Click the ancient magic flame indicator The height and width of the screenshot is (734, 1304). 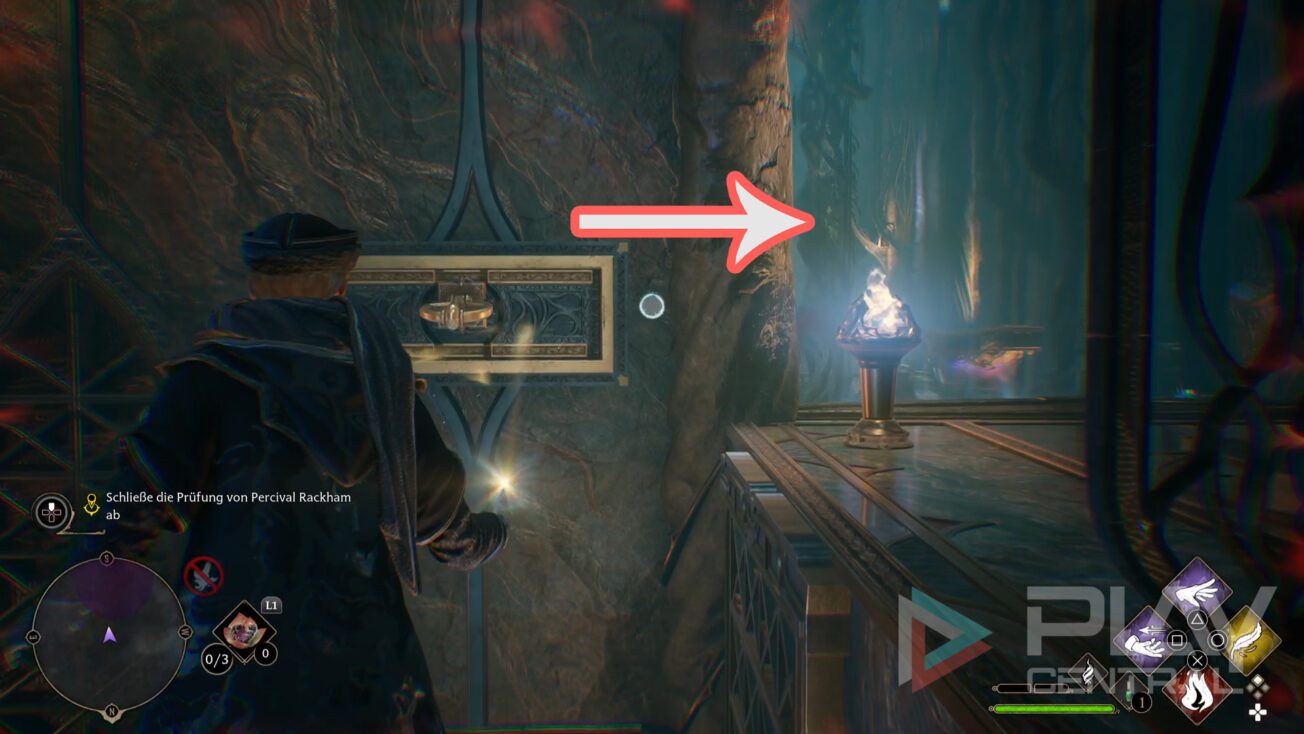tap(1088, 674)
